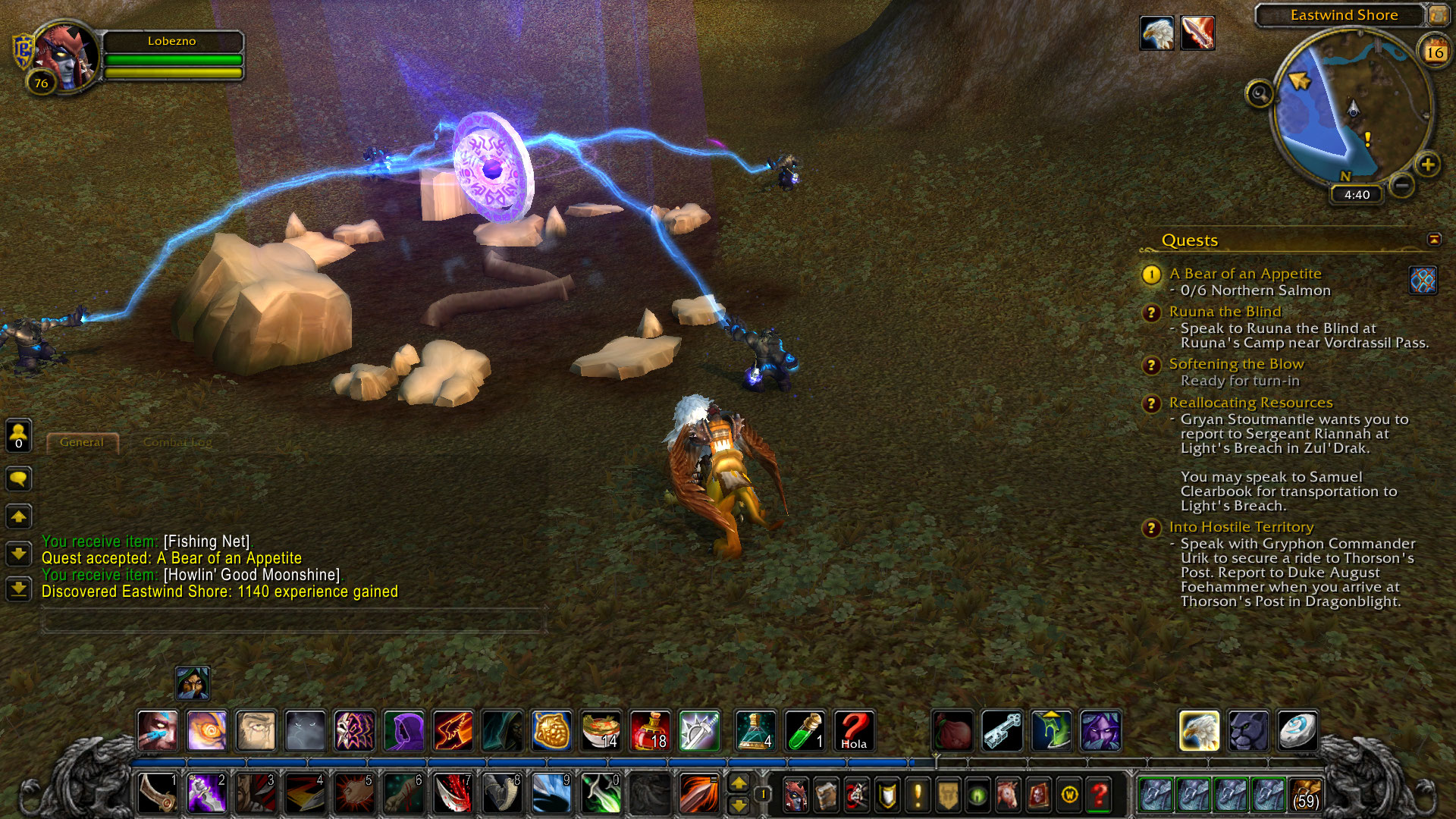The image size is (1456, 819).
Task: Open the backpack showing 59 free slots
Action: [1305, 795]
